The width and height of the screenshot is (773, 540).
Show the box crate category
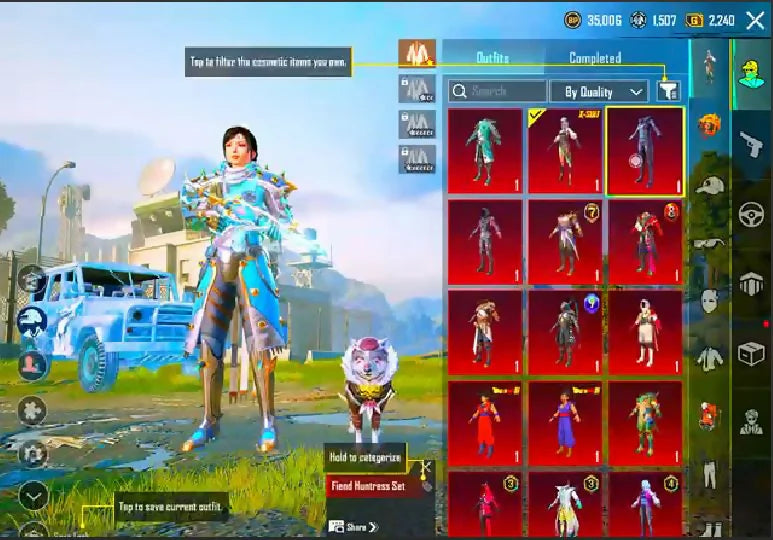click(750, 353)
